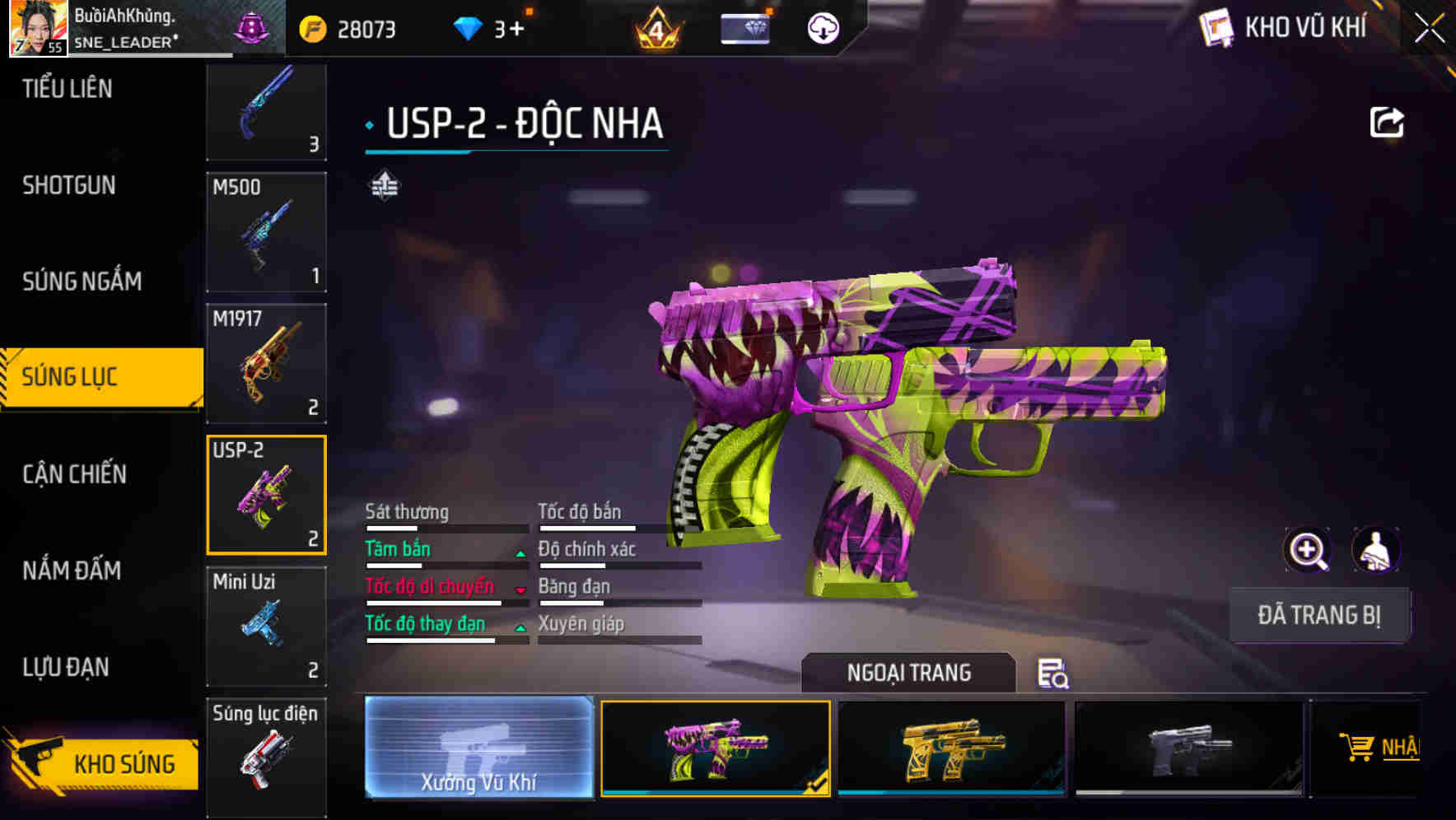Click the Xưởng Vũ Khí panel
The width and height of the screenshot is (1456, 820).
point(478,749)
